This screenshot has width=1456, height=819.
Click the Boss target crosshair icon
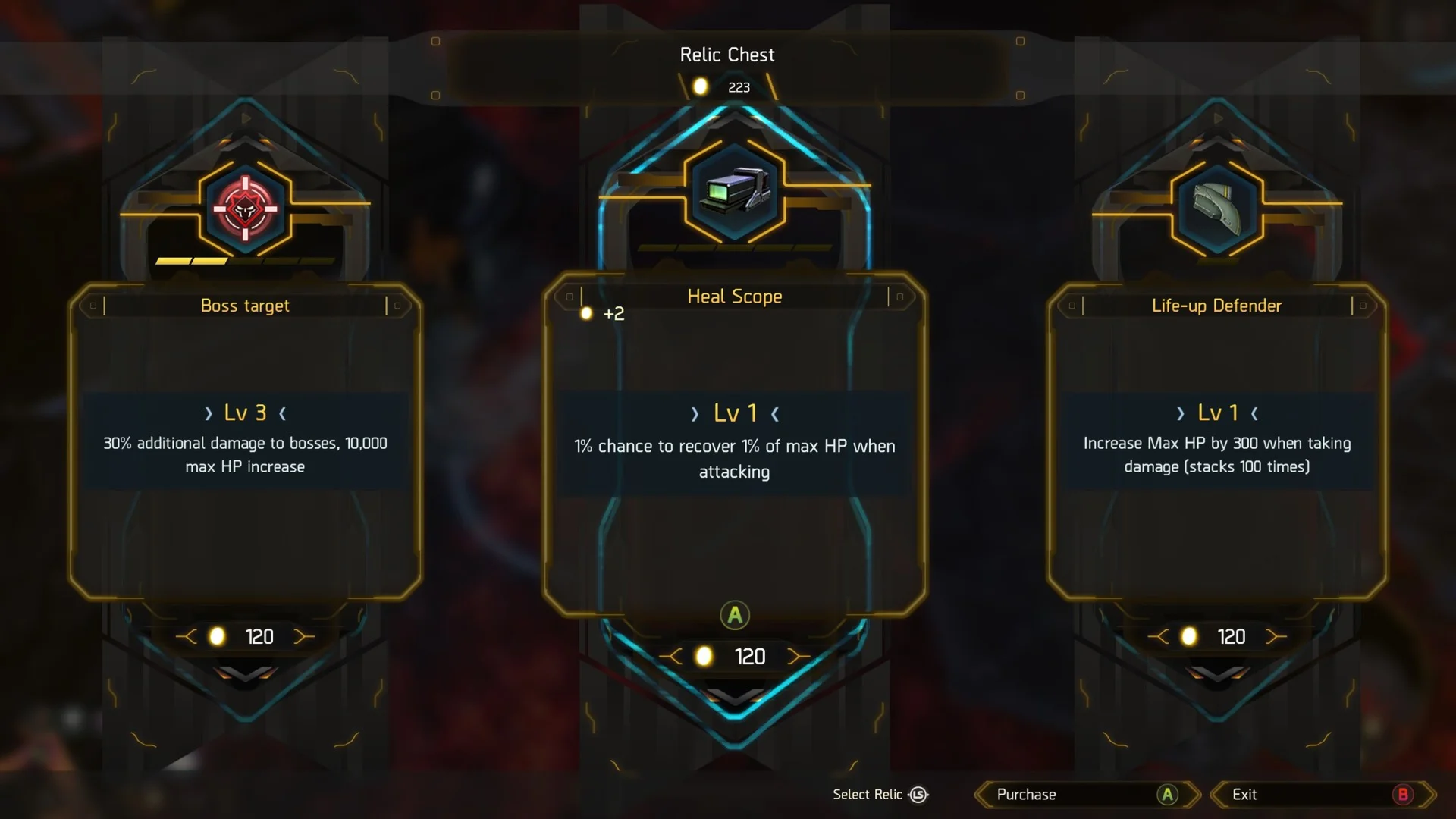coord(245,208)
